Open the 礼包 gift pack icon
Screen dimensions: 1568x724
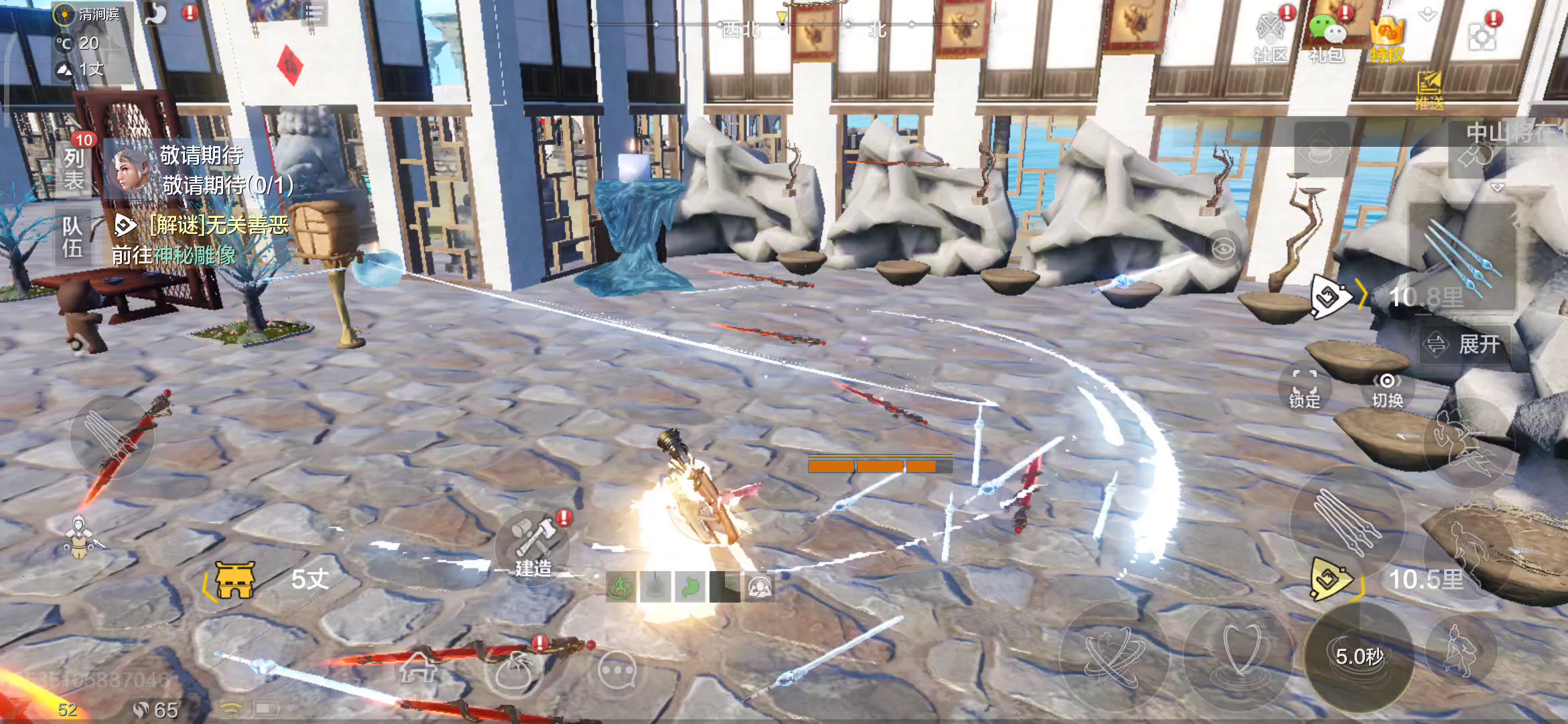click(x=1327, y=37)
